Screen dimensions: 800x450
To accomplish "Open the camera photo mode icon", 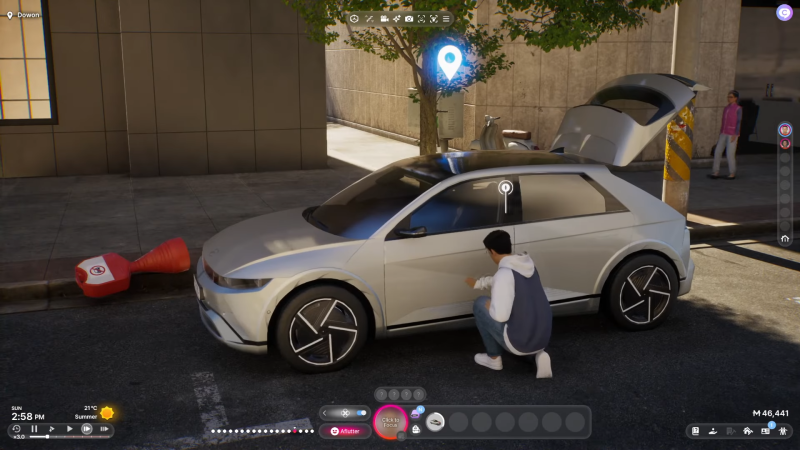I will (408, 19).
